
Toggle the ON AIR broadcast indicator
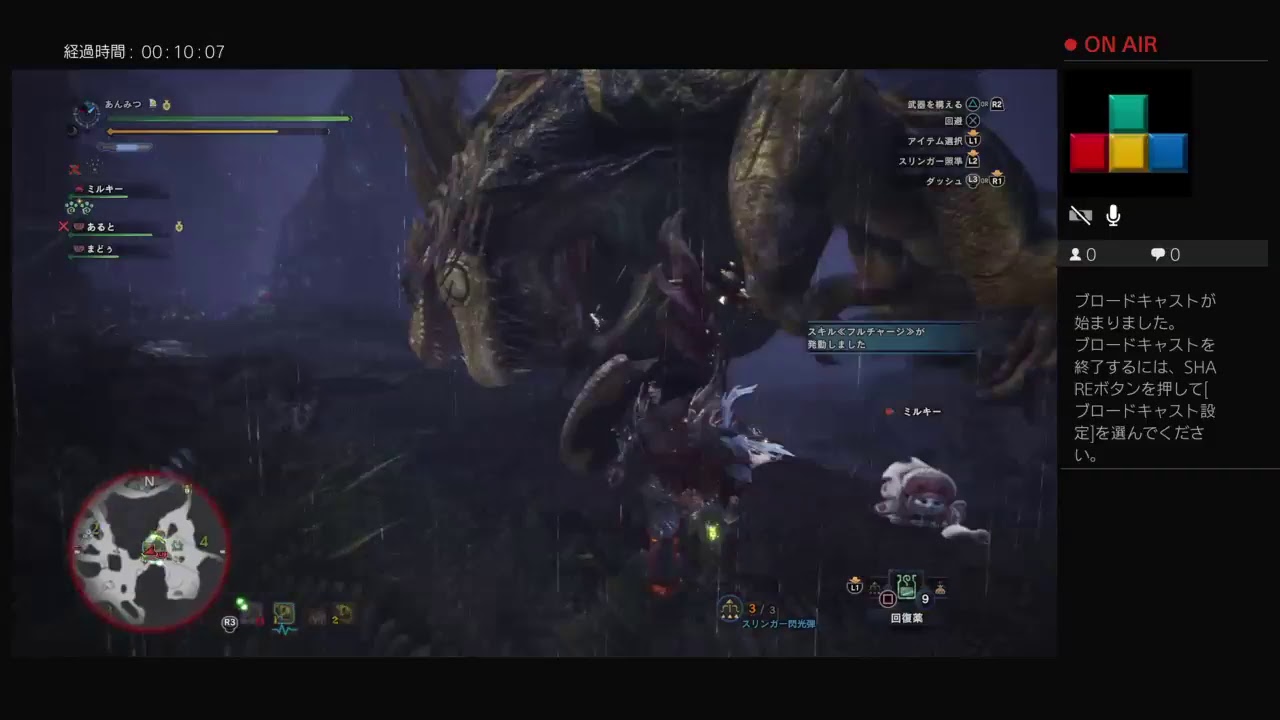click(x=1111, y=44)
